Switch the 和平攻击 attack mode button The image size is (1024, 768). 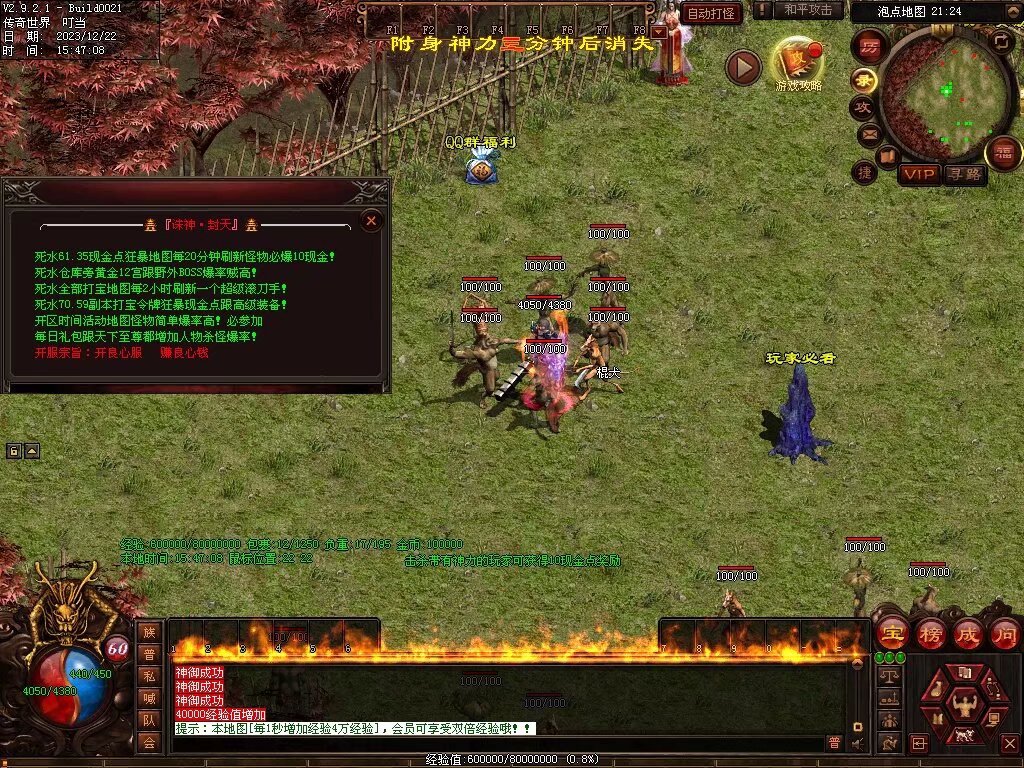point(808,10)
